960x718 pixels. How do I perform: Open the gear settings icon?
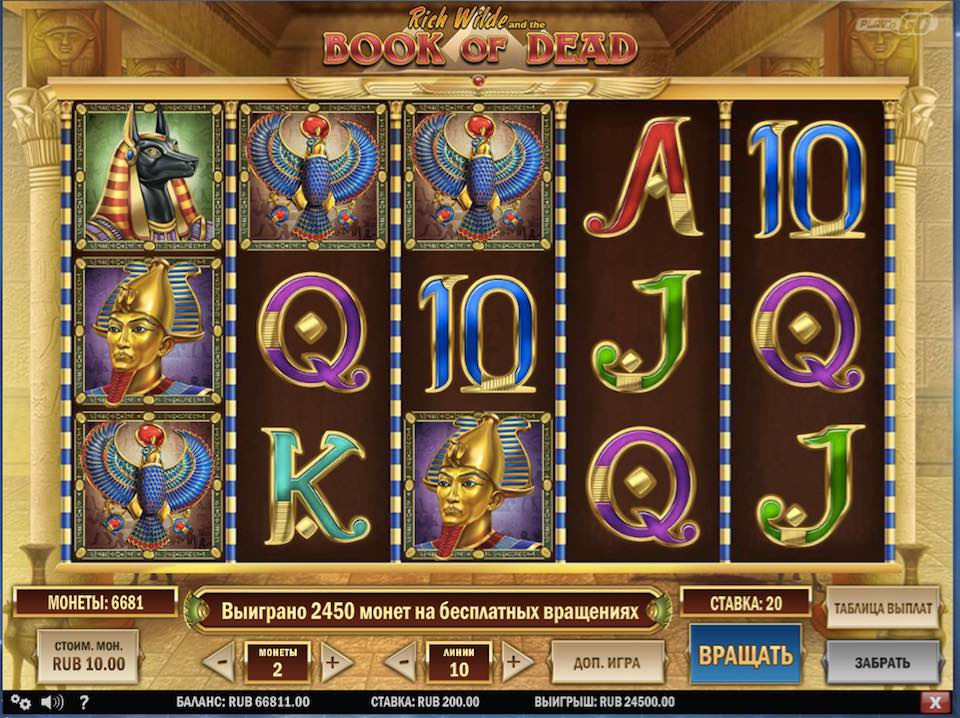click(21, 702)
